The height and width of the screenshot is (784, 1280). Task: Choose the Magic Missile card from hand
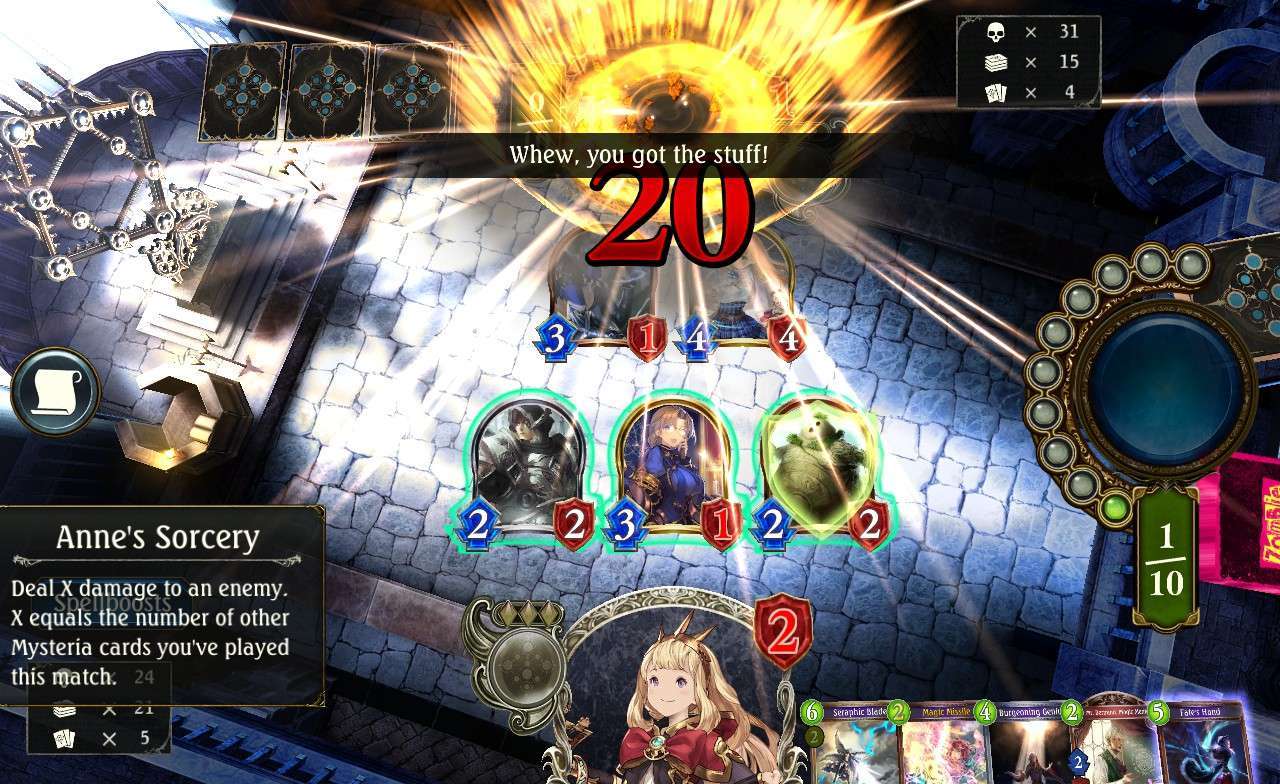940,745
